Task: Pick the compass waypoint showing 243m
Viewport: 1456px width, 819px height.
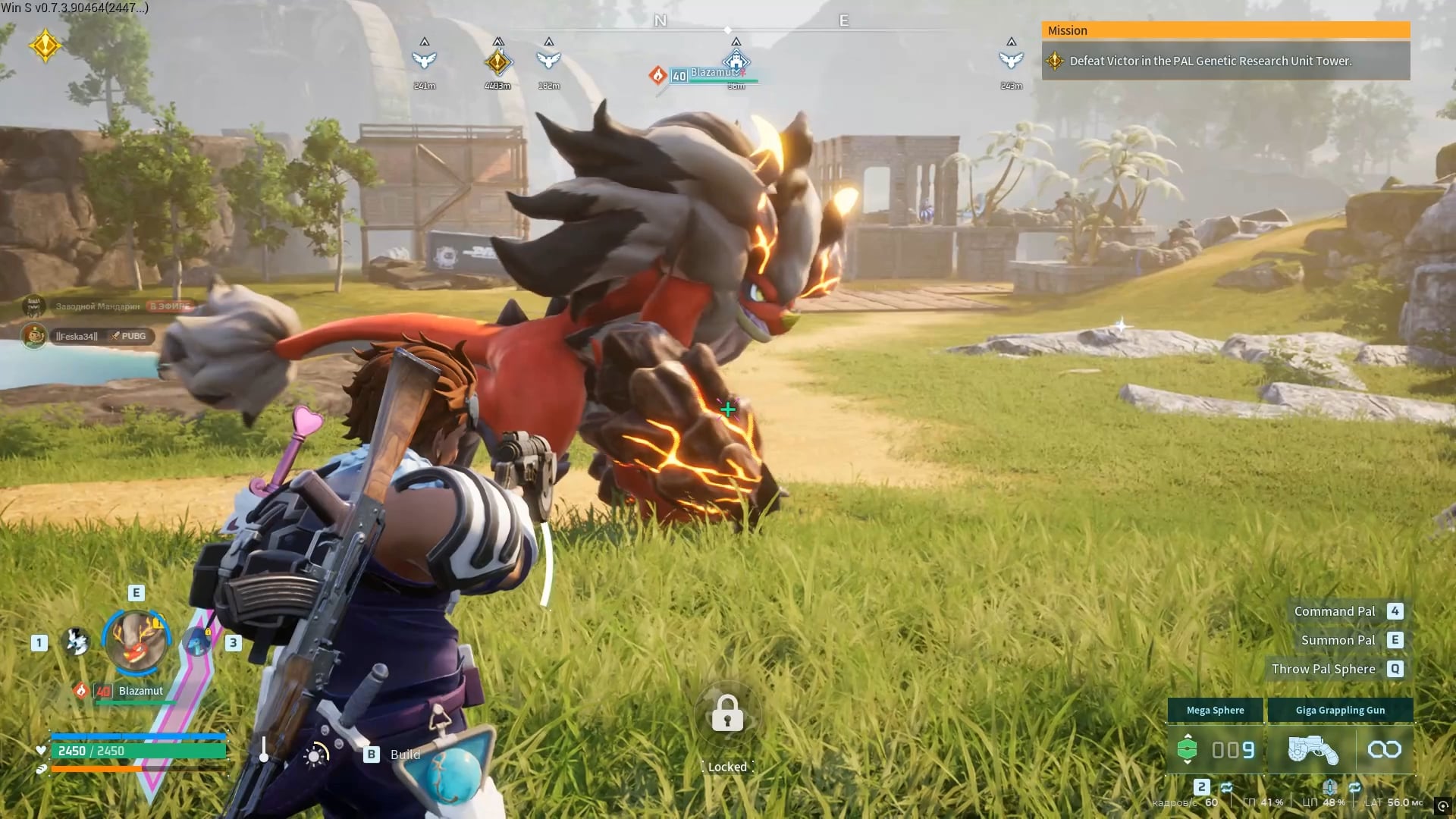Action: pos(1011,60)
